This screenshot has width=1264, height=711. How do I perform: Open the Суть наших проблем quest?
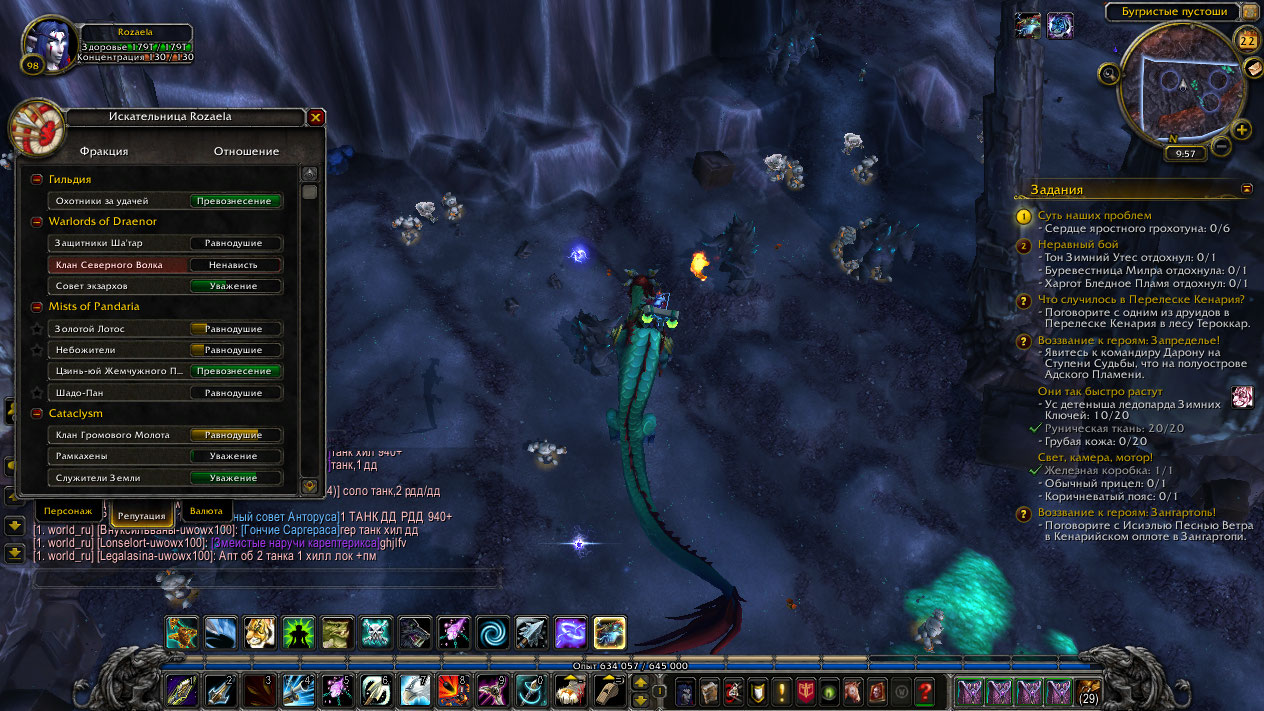(x=1094, y=215)
